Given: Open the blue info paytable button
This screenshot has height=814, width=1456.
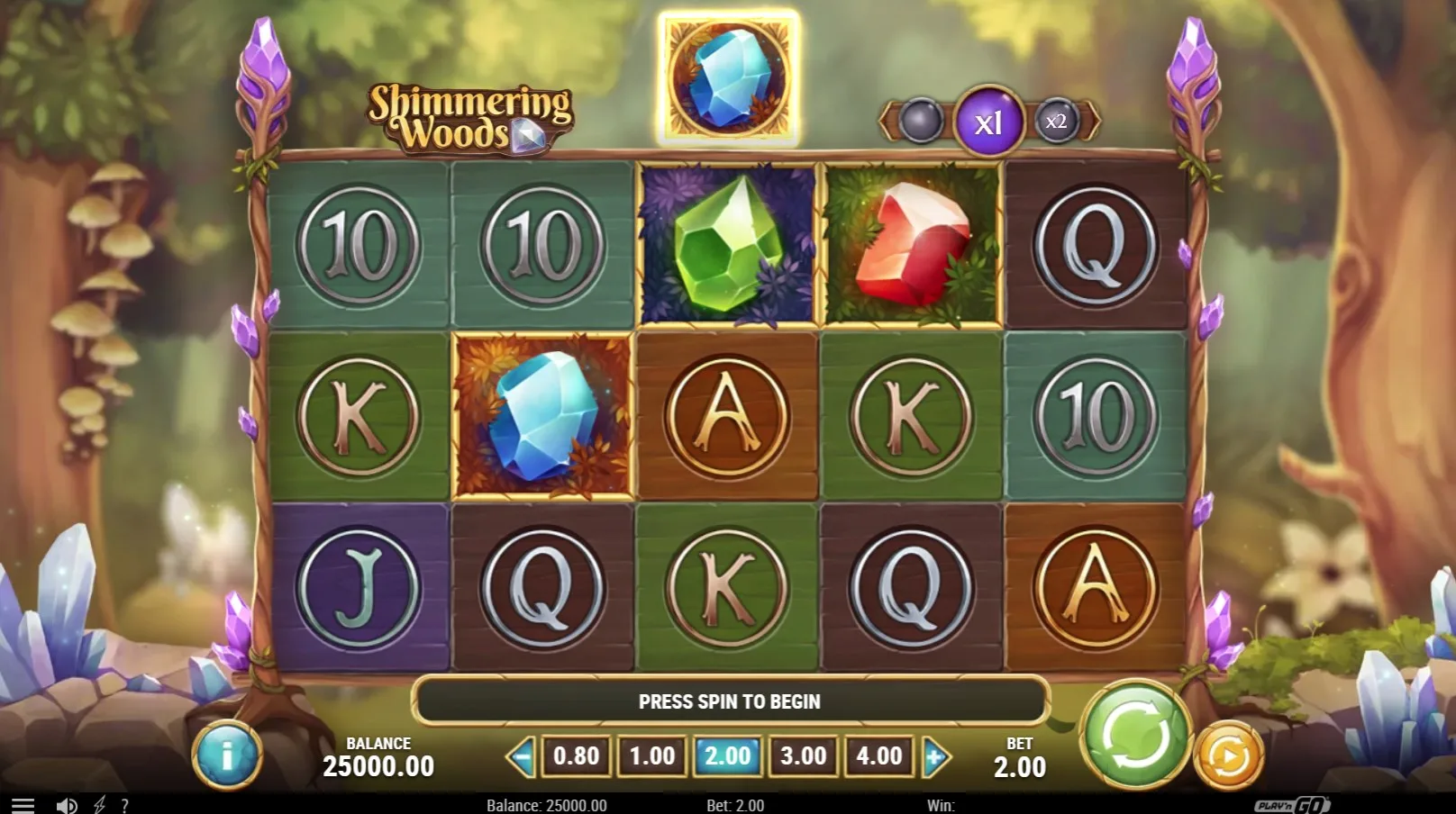Looking at the screenshot, I should click(x=226, y=755).
